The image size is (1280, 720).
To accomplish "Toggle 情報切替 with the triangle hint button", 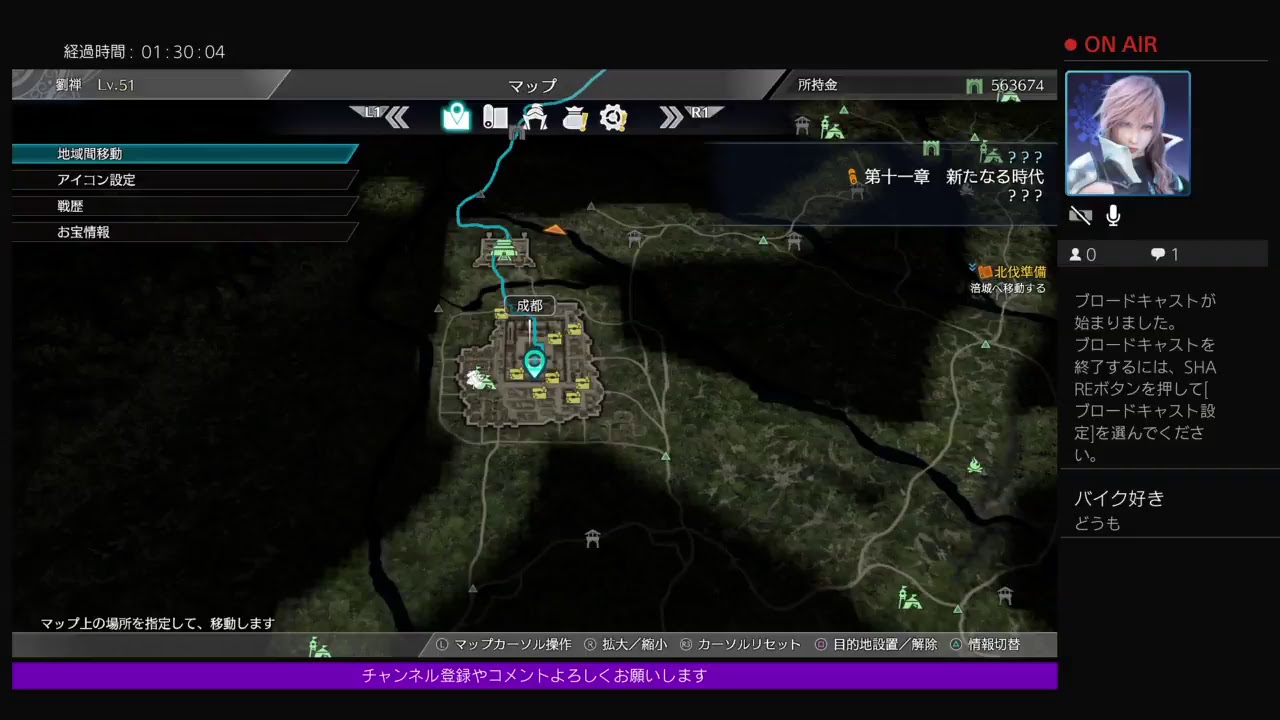I will (988, 645).
